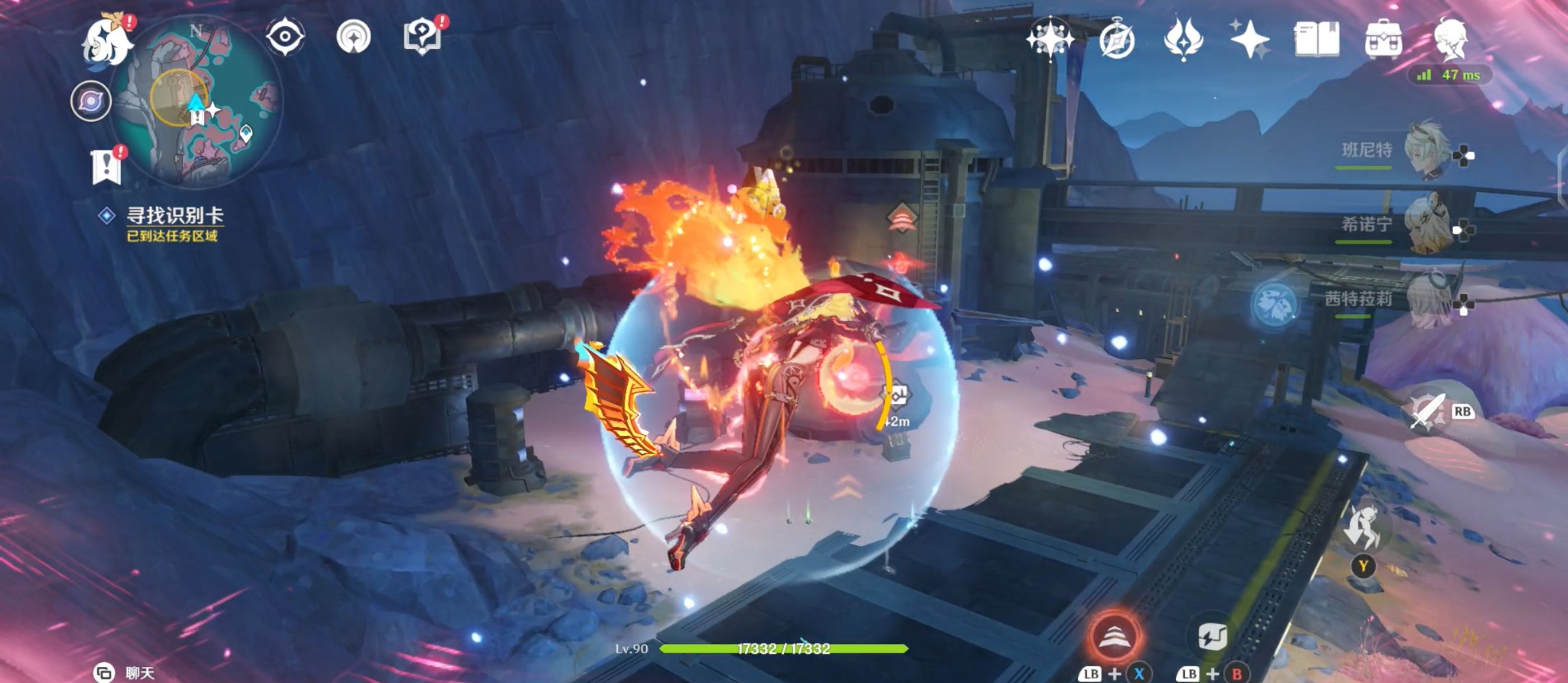Select the 寻找识别卡 quest tracker
The image size is (1568, 683).
tap(174, 216)
